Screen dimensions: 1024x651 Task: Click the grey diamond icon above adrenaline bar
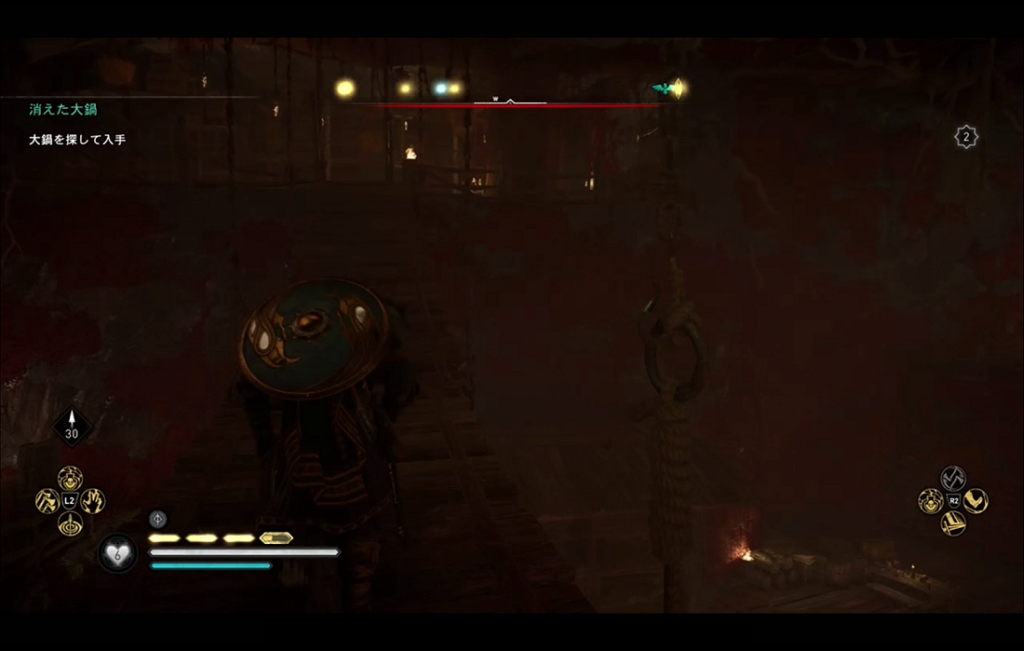tap(157, 518)
